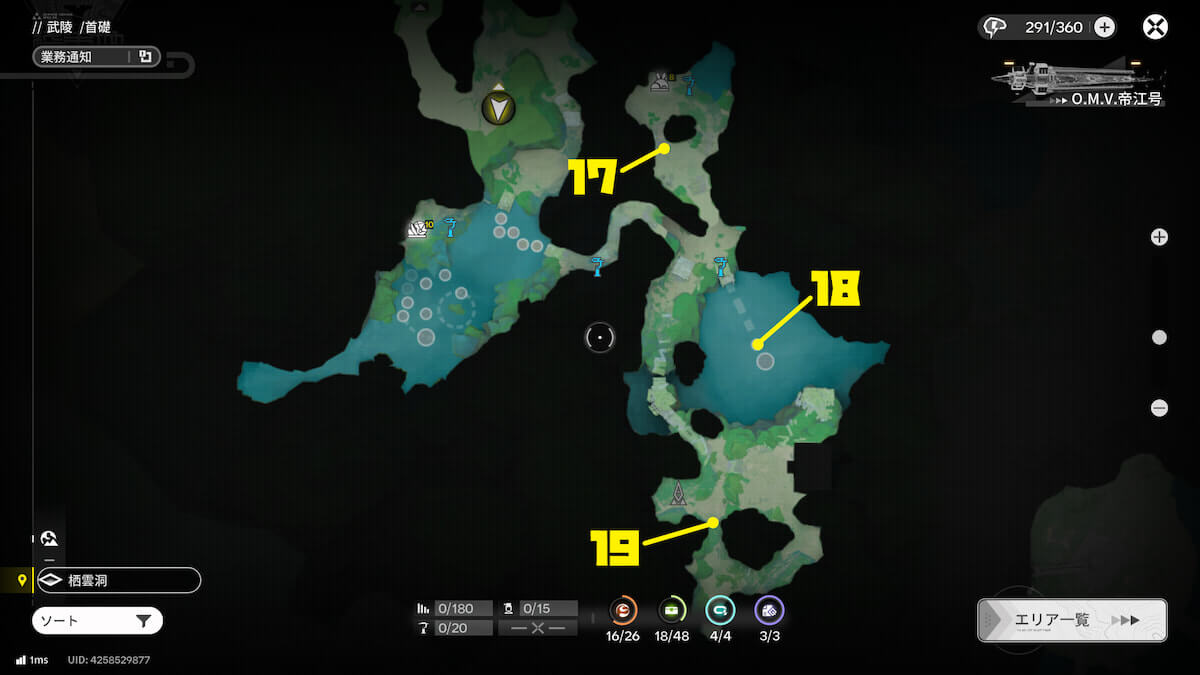1200x675 pixels.
Task: Select the gray tower marker near 19
Action: (x=679, y=492)
